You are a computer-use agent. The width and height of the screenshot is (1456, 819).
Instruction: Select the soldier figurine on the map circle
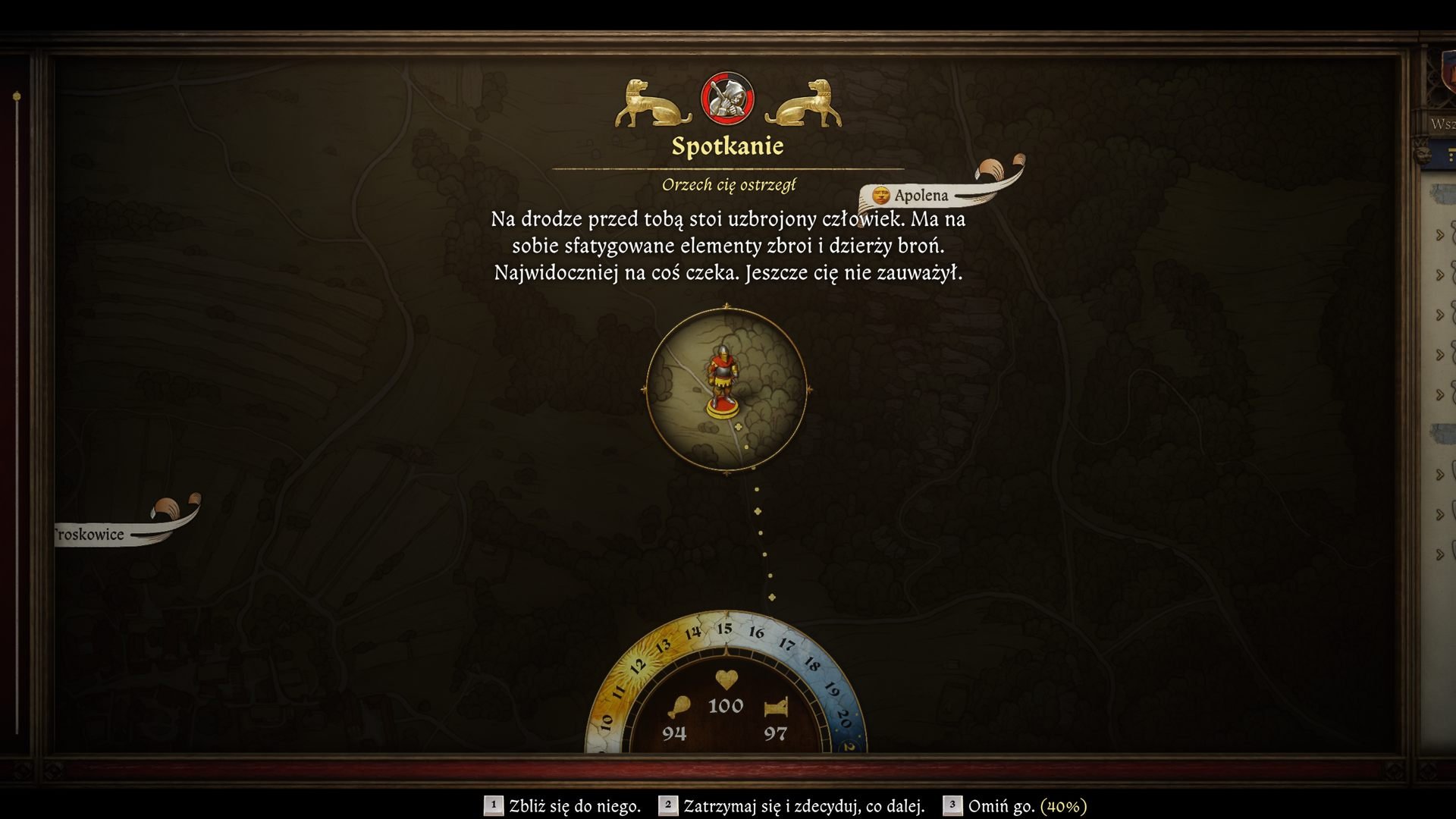723,378
